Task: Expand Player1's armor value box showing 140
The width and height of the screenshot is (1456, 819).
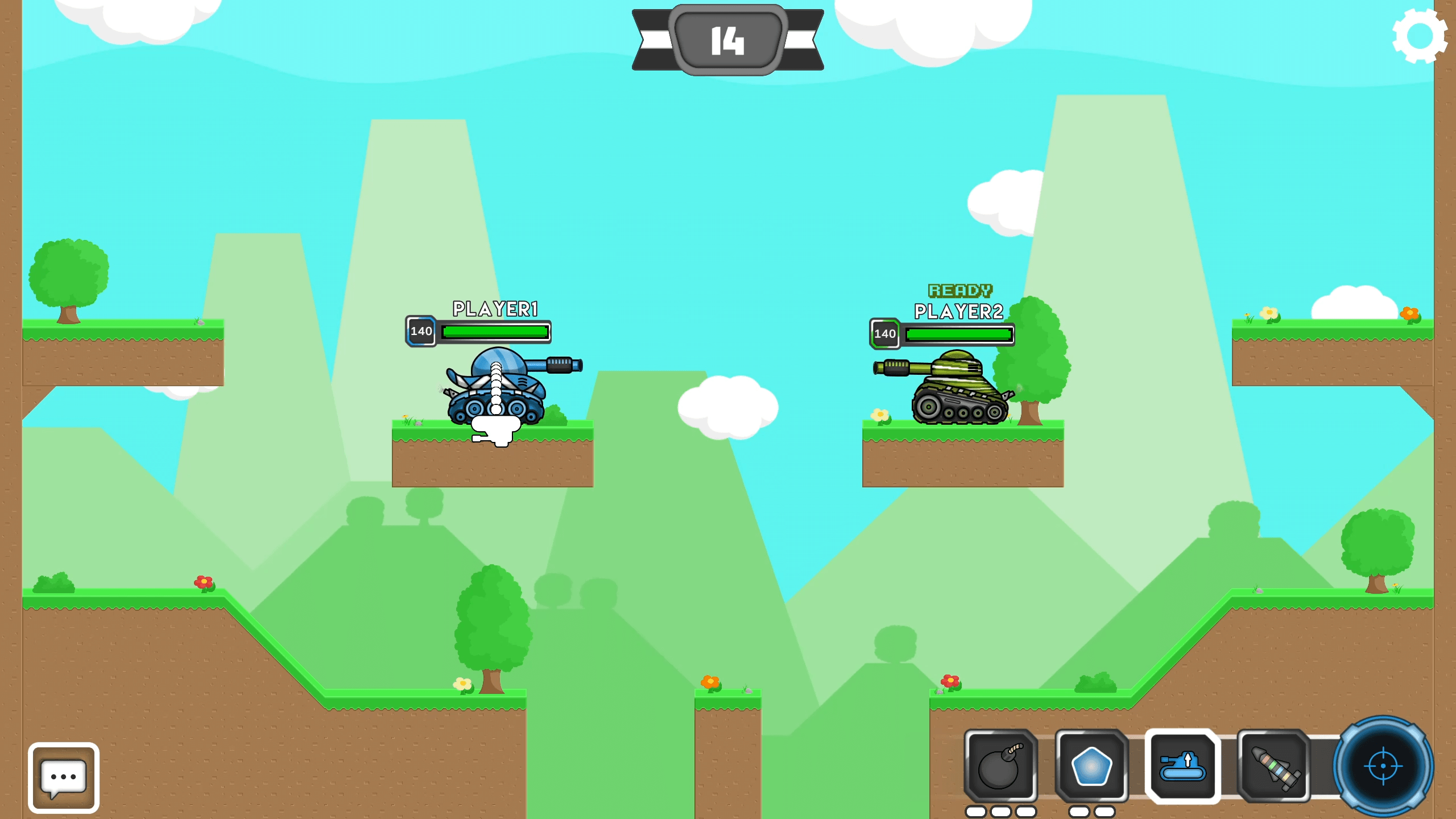Action: pyautogui.click(x=421, y=332)
